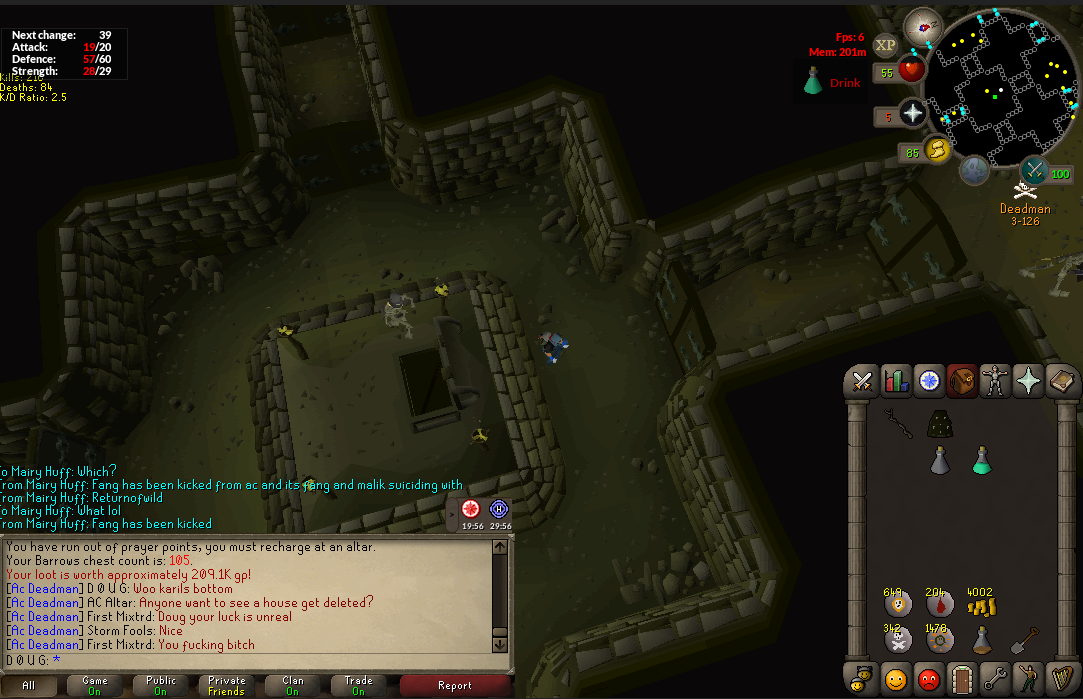The image size is (1083, 699).
Task: Select the twisted staff inventory item
Action: (897, 426)
